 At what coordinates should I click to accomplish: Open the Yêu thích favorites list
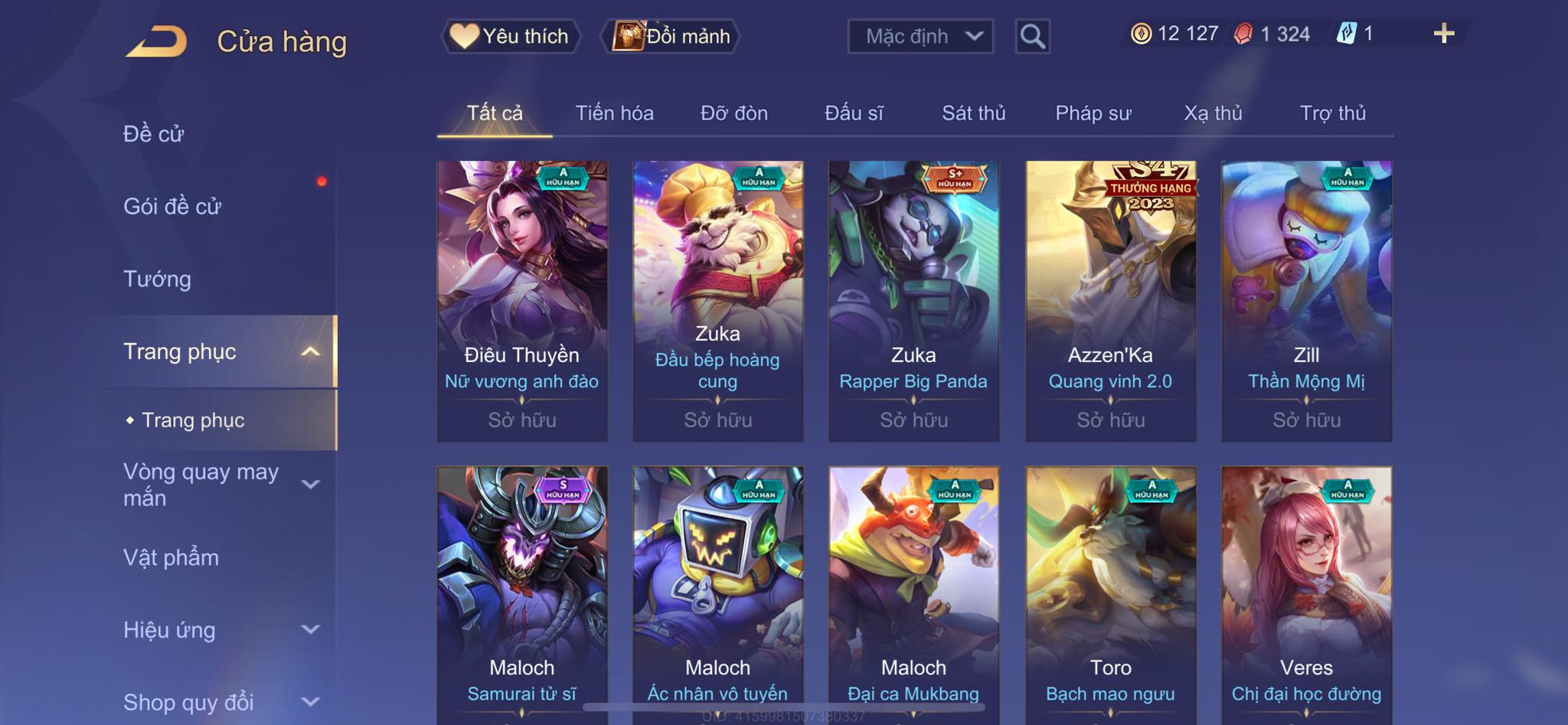click(x=510, y=36)
